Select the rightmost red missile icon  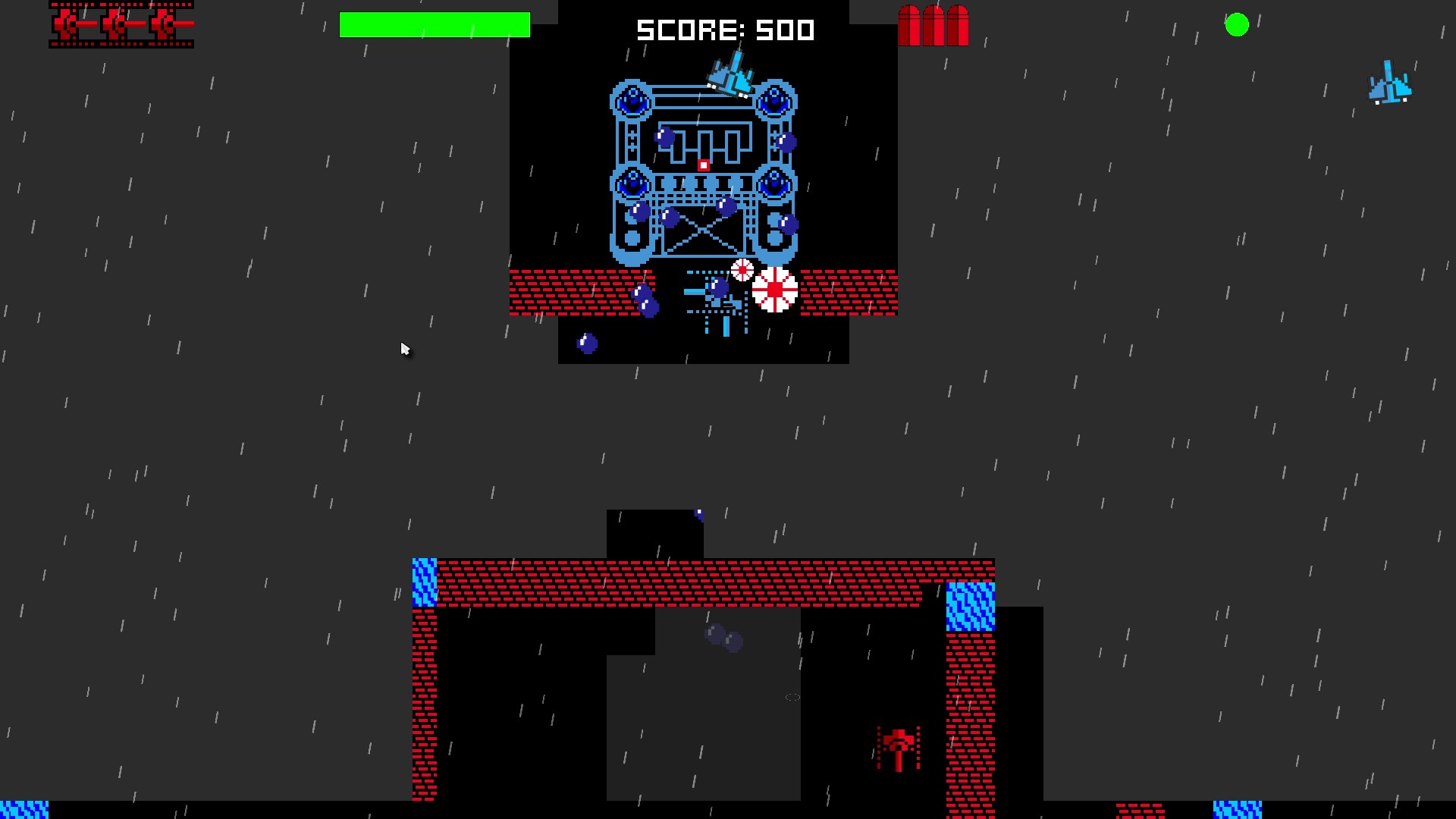pos(959,25)
